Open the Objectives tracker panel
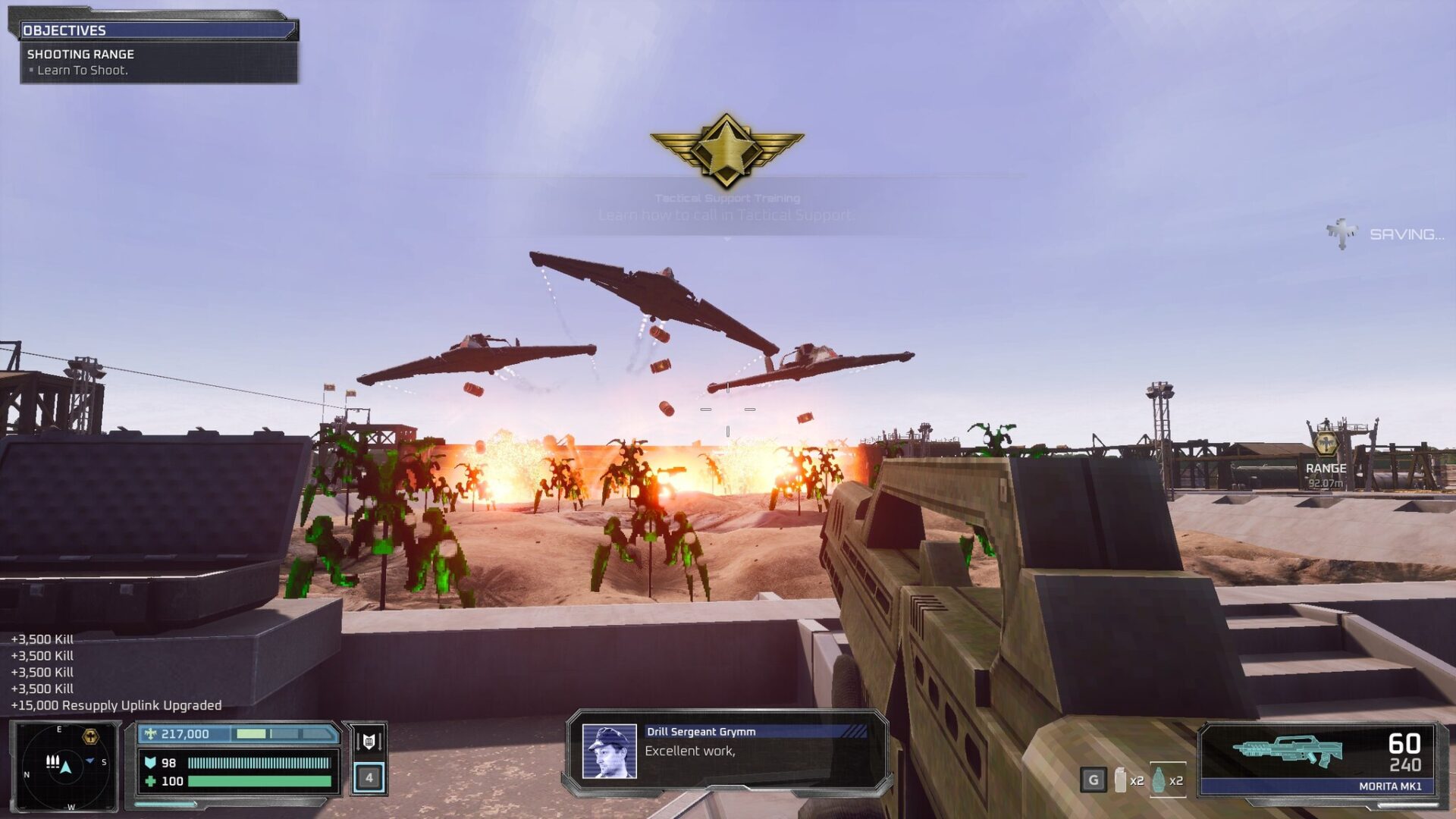 (x=158, y=30)
